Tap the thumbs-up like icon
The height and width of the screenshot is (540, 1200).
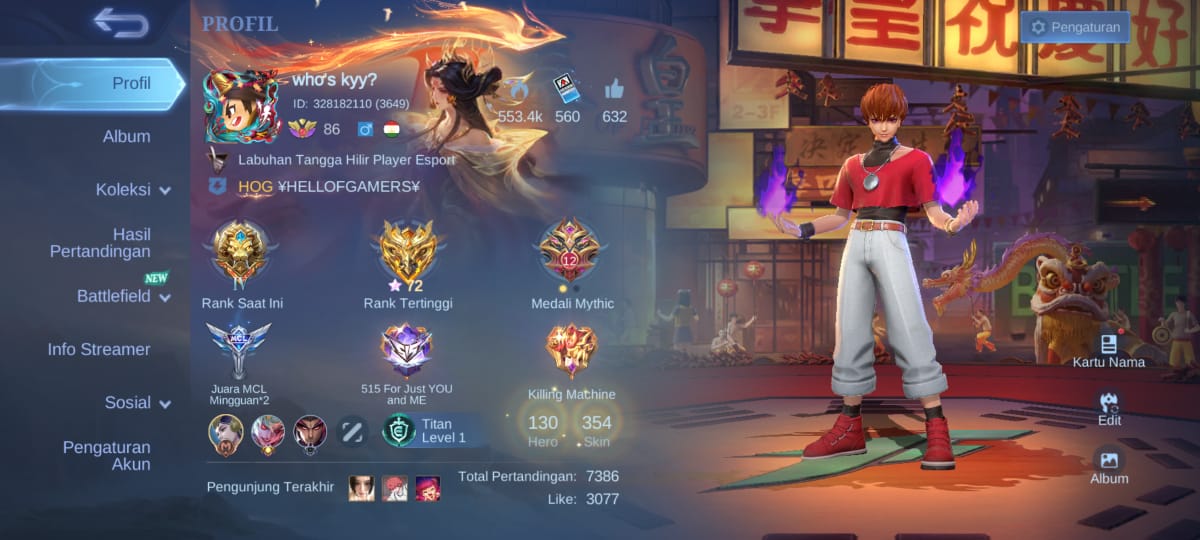614,90
